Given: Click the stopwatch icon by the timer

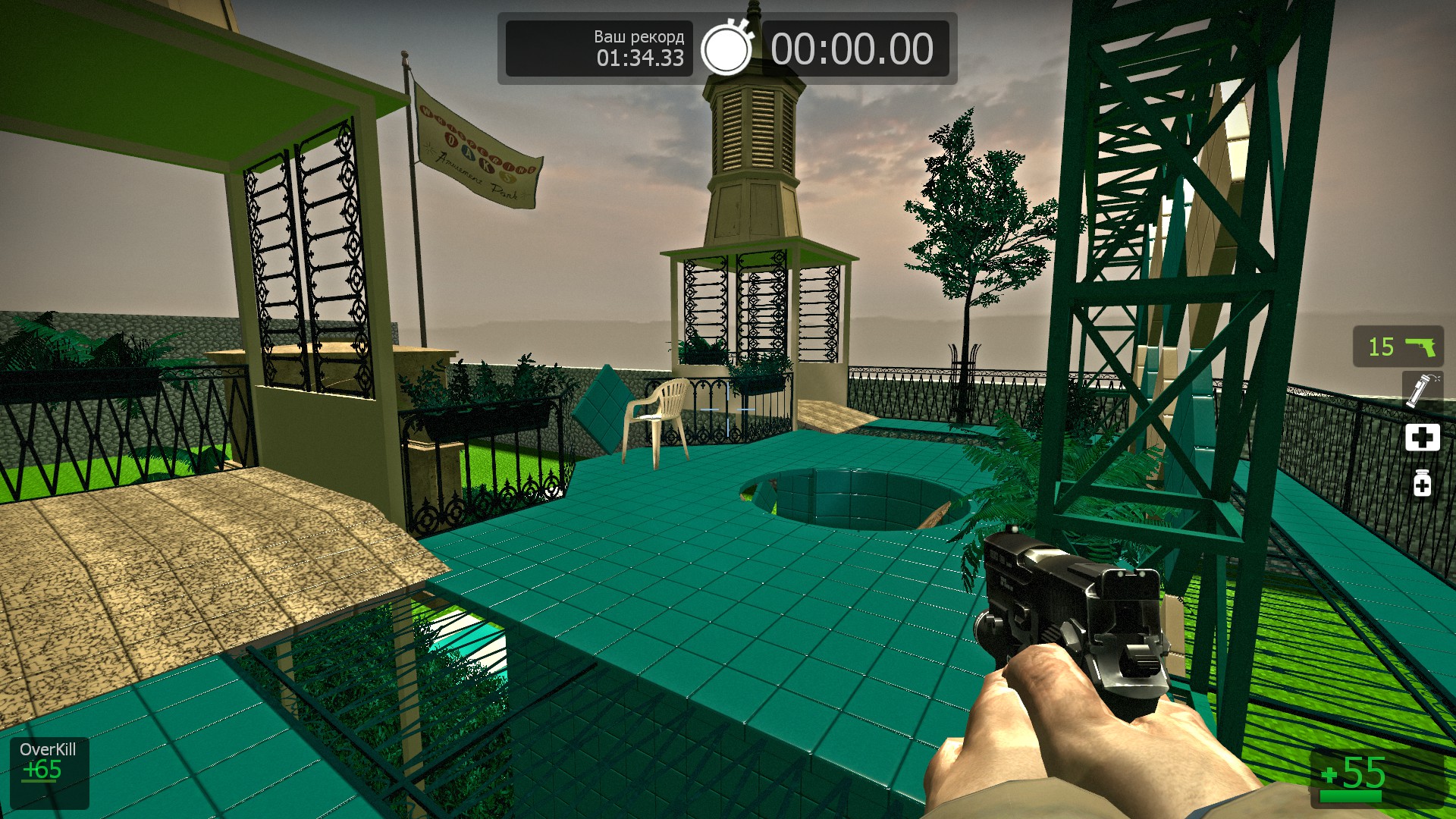Looking at the screenshot, I should [x=726, y=49].
